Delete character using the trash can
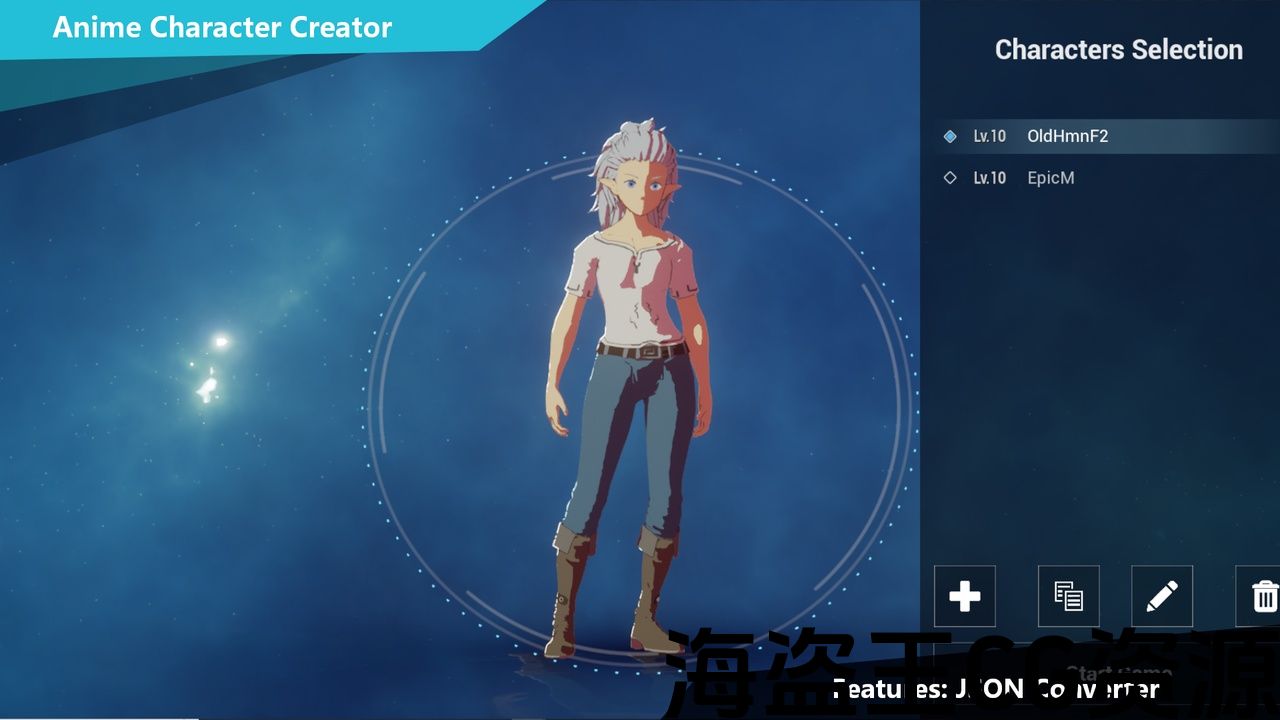1280x720 pixels. coord(1263,597)
